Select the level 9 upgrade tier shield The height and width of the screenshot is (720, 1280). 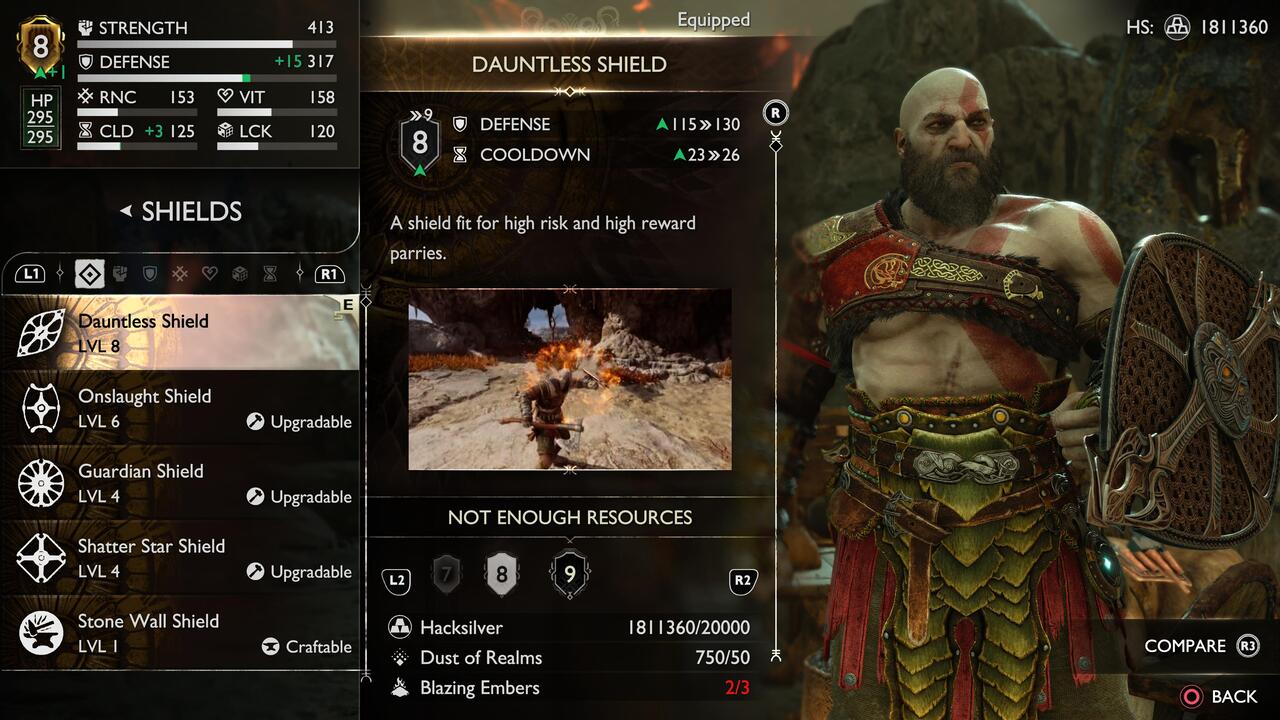570,573
